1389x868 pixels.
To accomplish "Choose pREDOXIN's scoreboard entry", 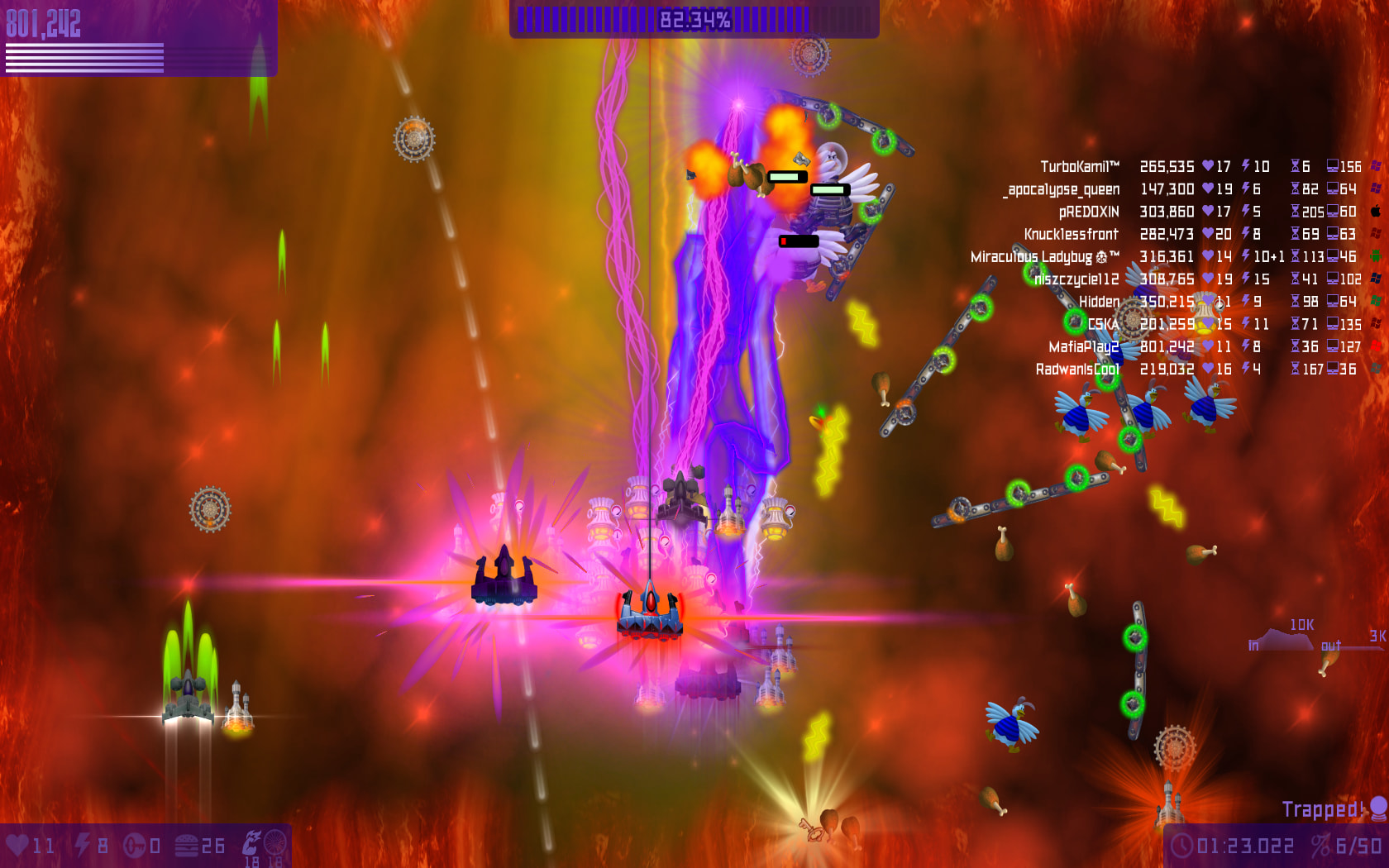I will click(1088, 212).
